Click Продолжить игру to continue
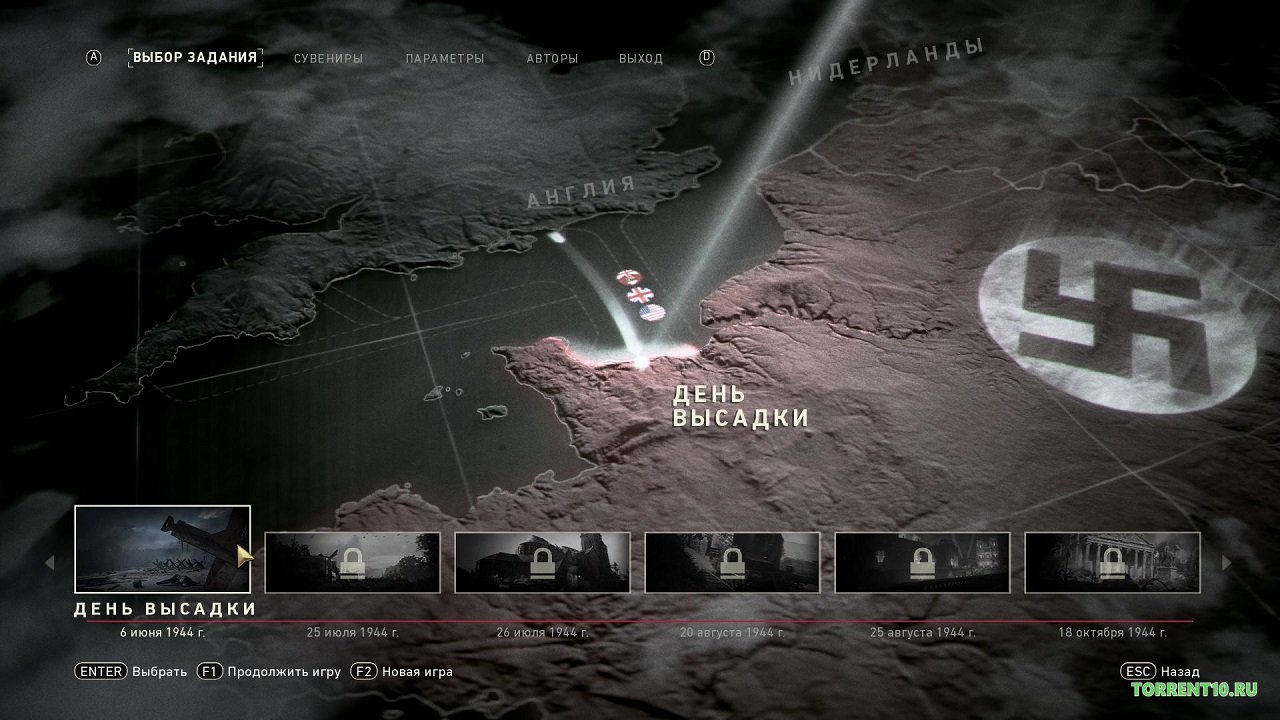The height and width of the screenshot is (720, 1280). pos(269,671)
